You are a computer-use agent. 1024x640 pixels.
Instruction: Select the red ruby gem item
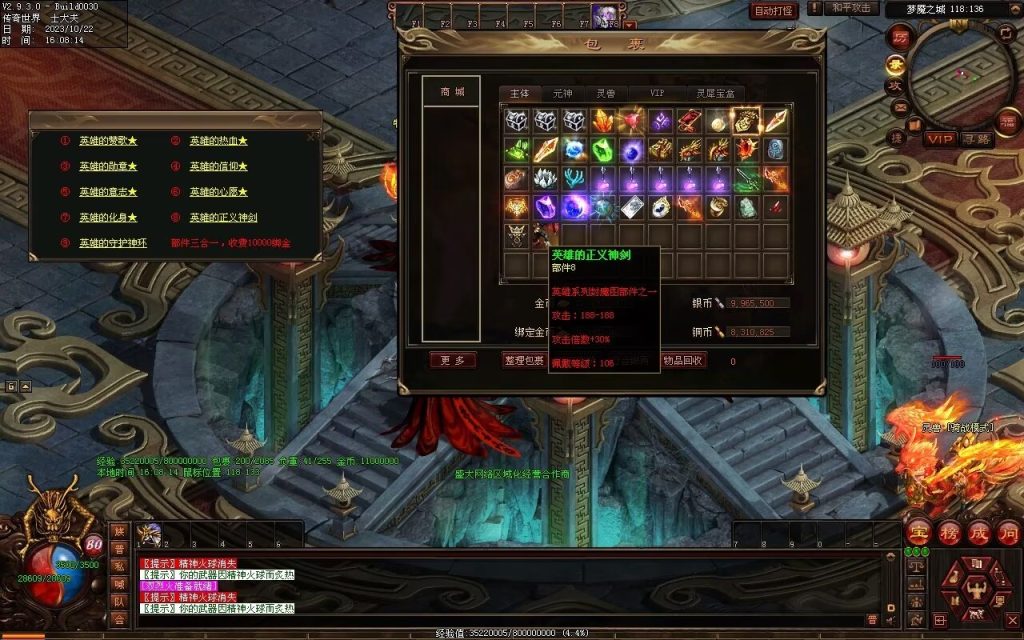click(631, 122)
